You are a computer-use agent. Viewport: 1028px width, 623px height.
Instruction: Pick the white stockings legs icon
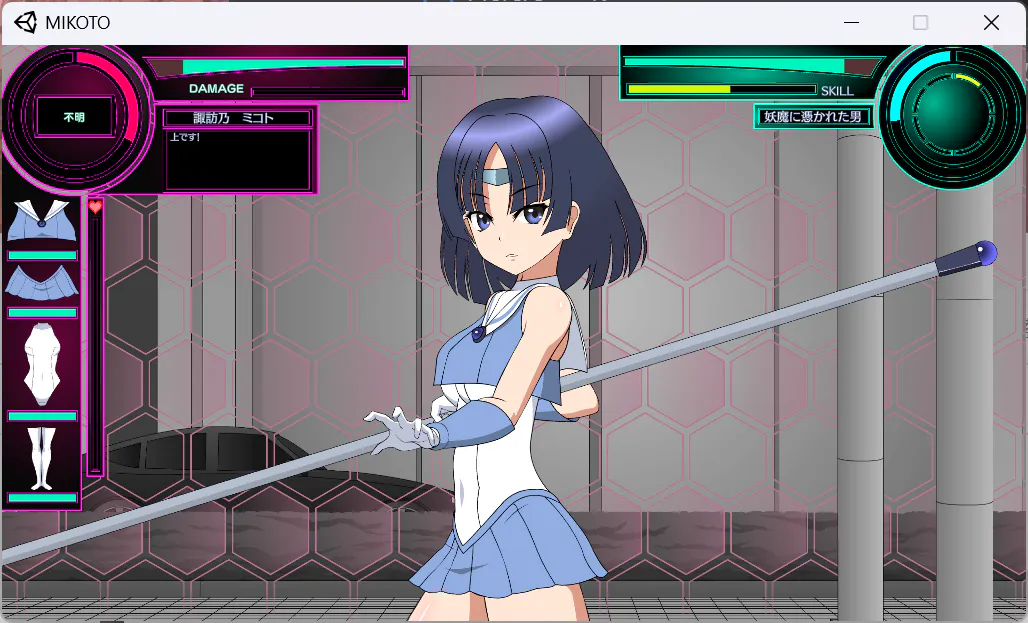41,457
